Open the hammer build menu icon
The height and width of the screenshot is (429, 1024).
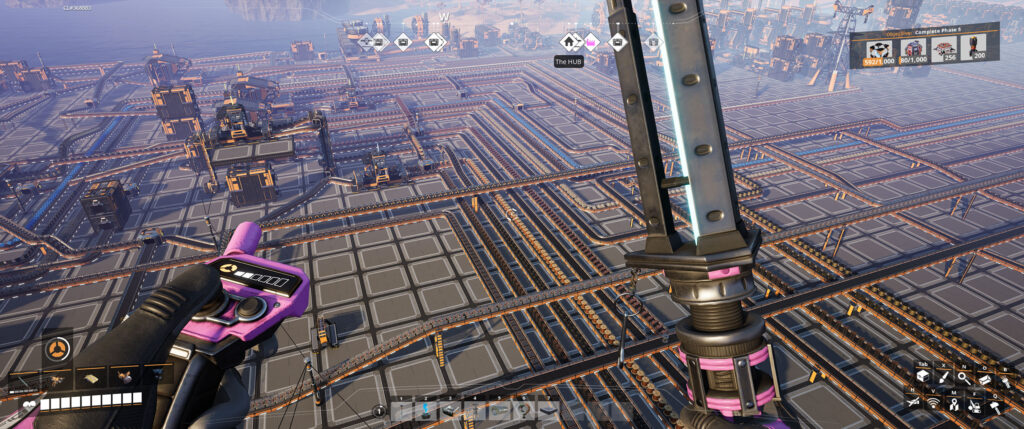[x=996, y=408]
